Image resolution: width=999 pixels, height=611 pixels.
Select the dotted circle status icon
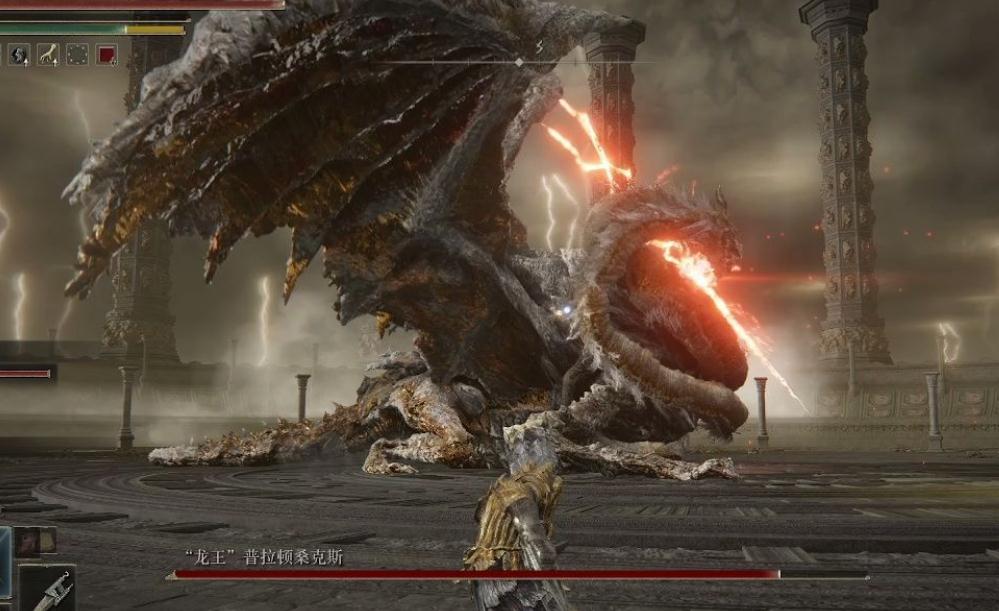click(x=77, y=54)
